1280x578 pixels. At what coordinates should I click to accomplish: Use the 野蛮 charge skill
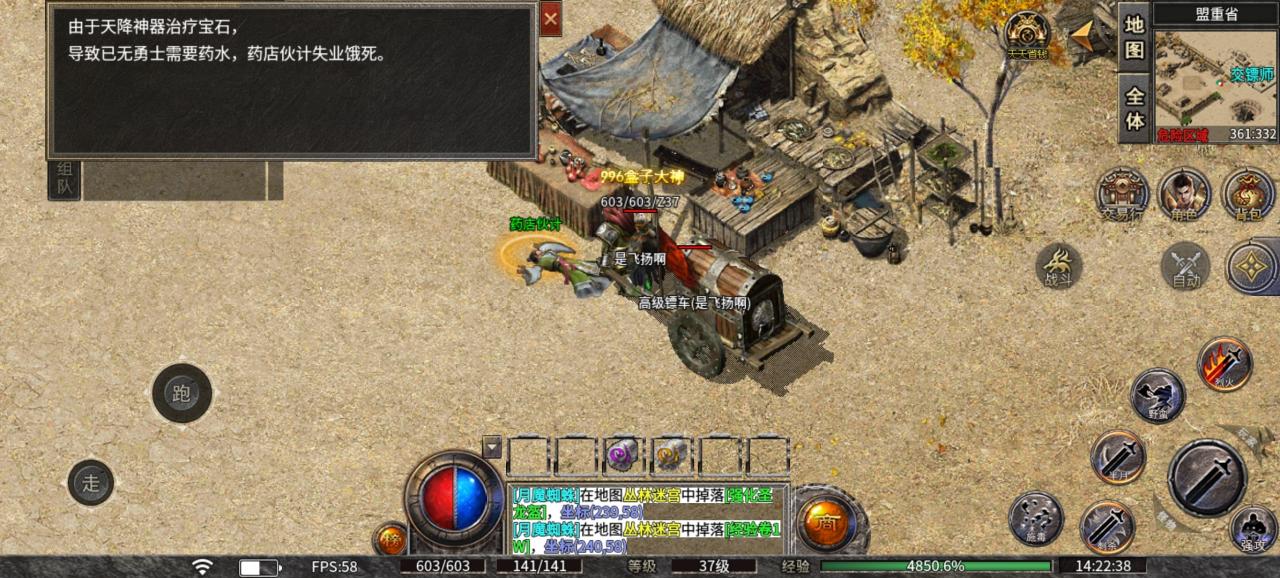tap(1158, 395)
